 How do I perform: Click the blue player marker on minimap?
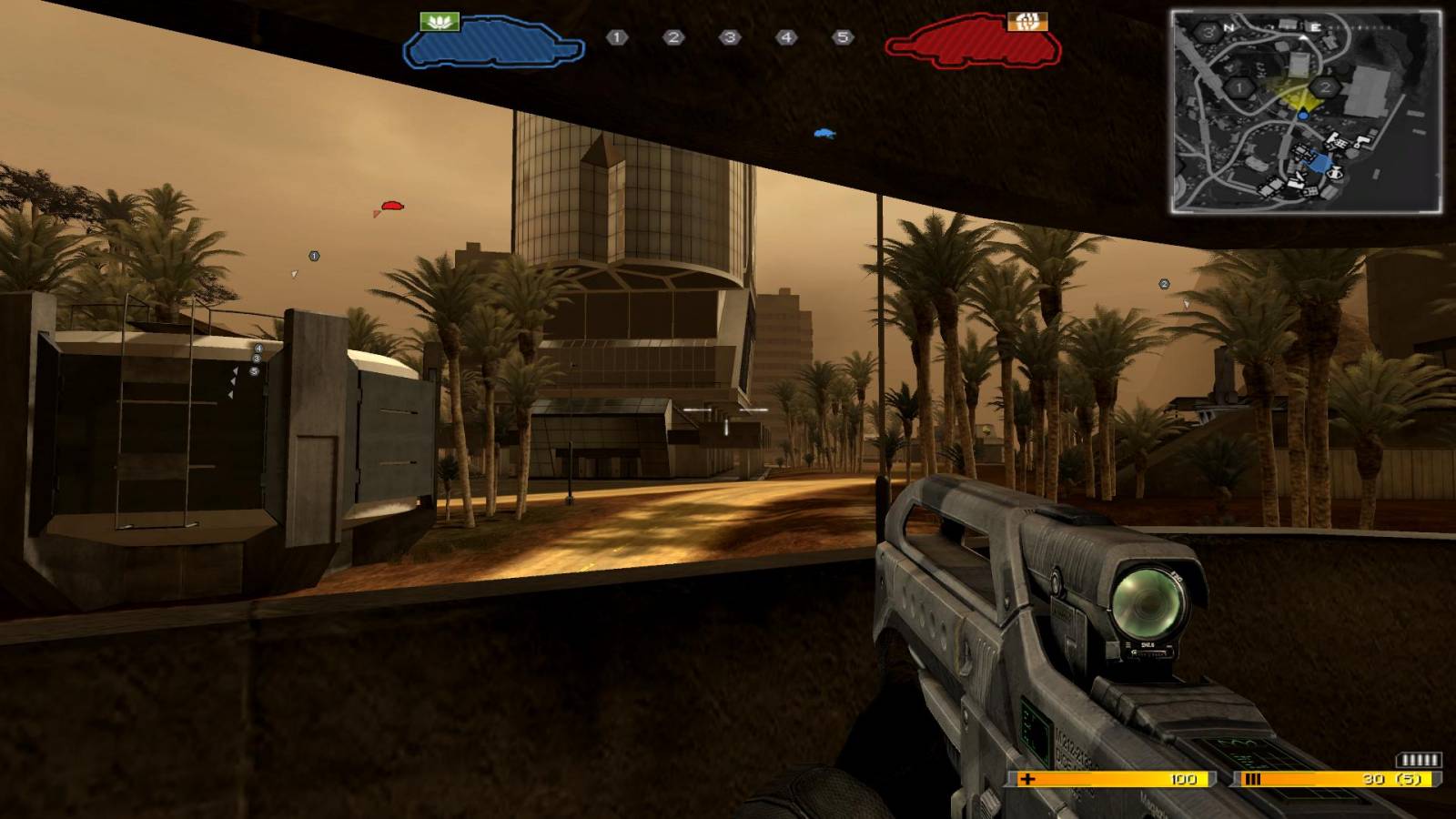(x=1303, y=116)
